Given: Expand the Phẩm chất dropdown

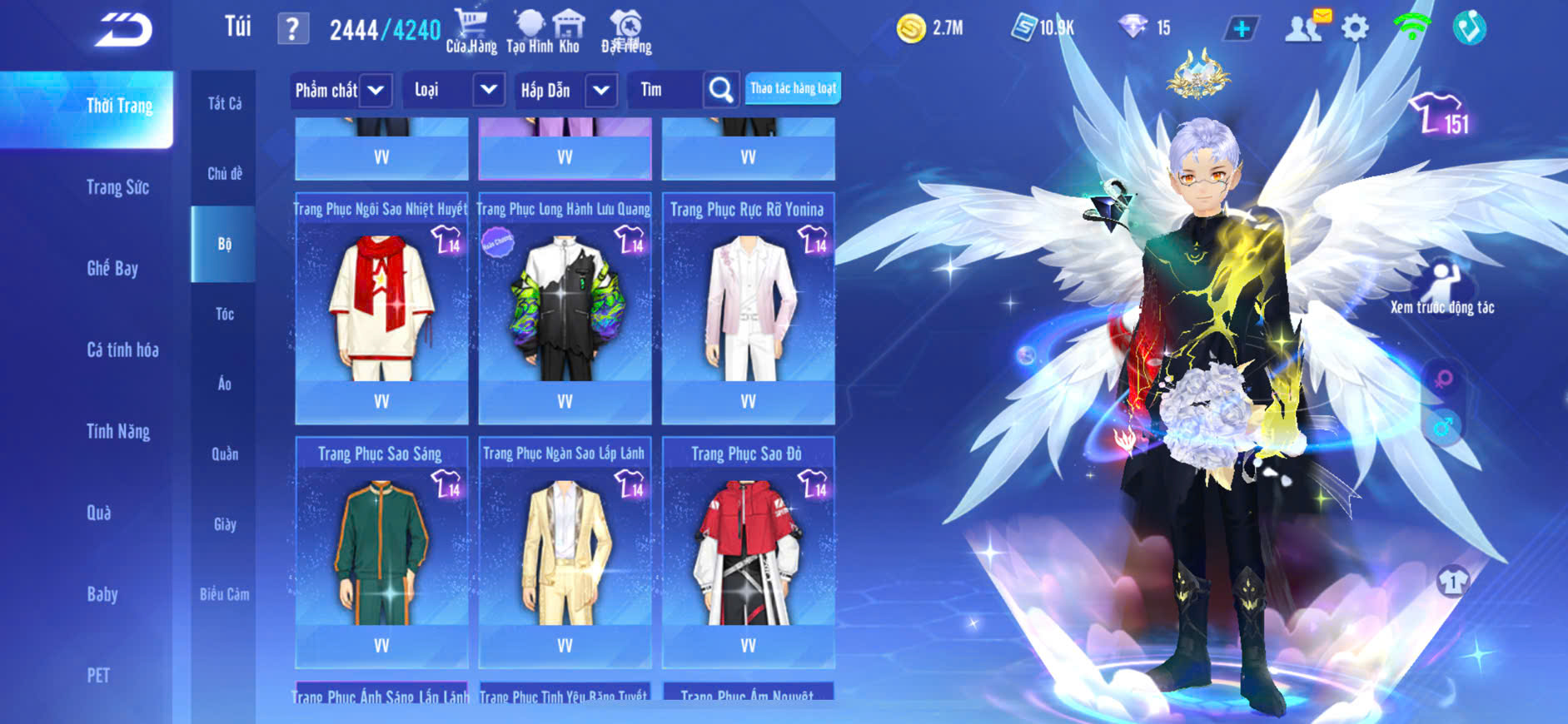Looking at the screenshot, I should (x=376, y=90).
